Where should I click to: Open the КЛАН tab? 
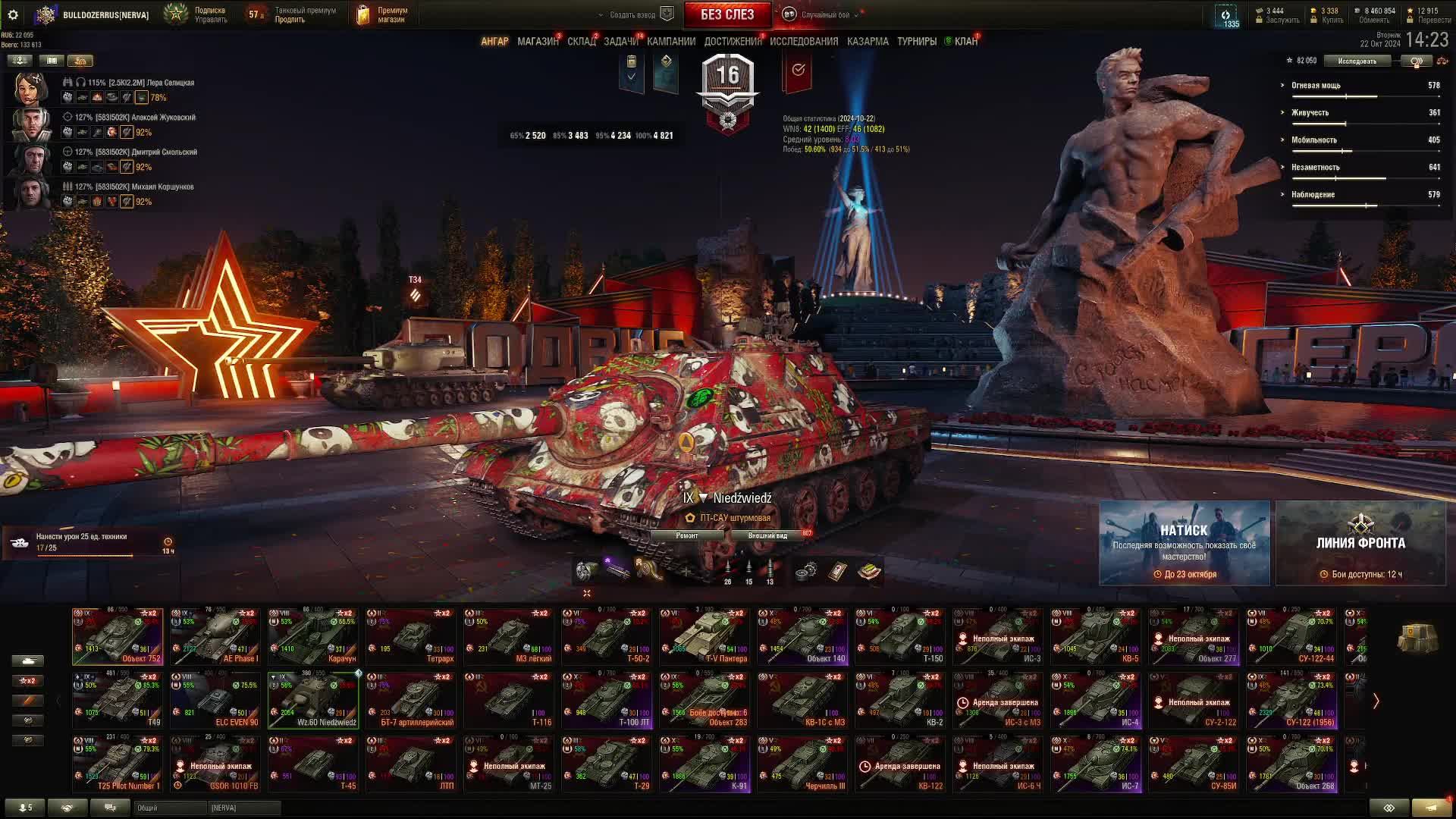pos(965,42)
